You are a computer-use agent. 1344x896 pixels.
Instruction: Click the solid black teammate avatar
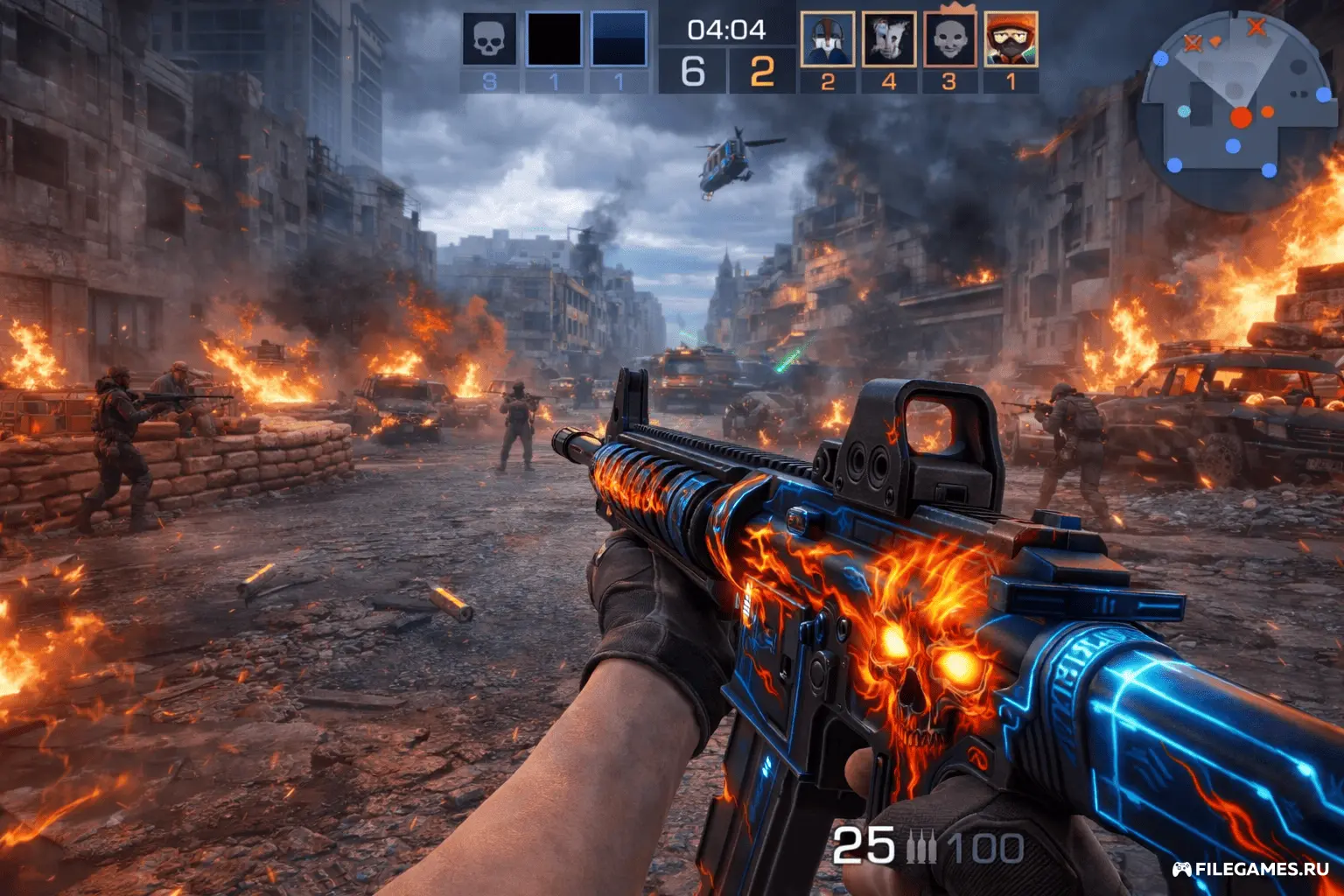tap(554, 39)
